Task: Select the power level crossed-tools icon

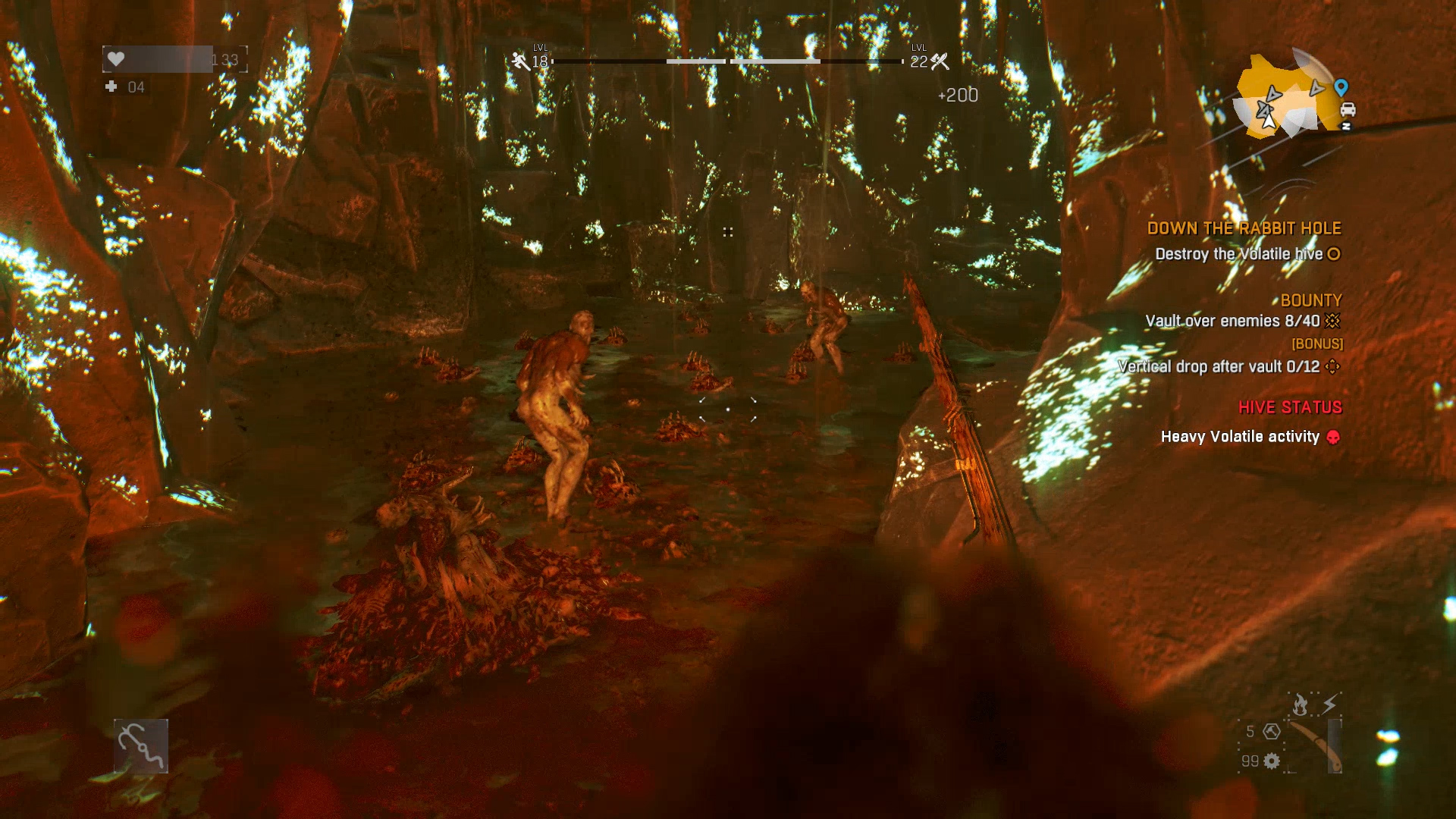Action: (940, 61)
